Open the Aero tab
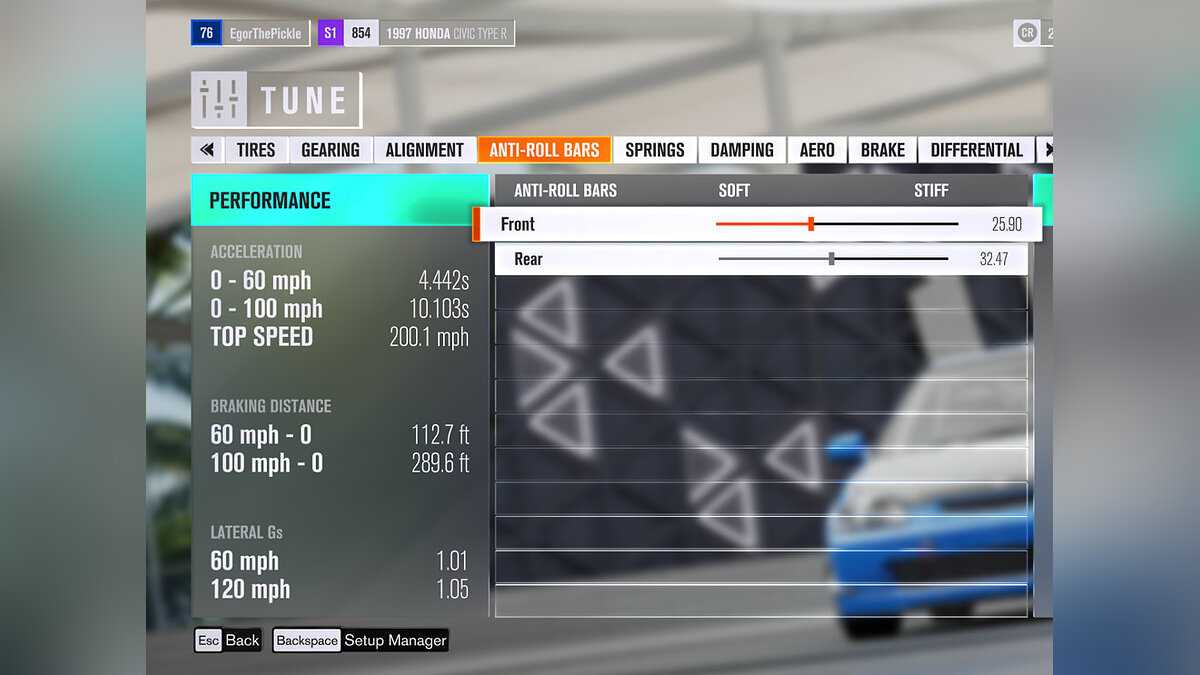The image size is (1200, 675). coord(817,150)
